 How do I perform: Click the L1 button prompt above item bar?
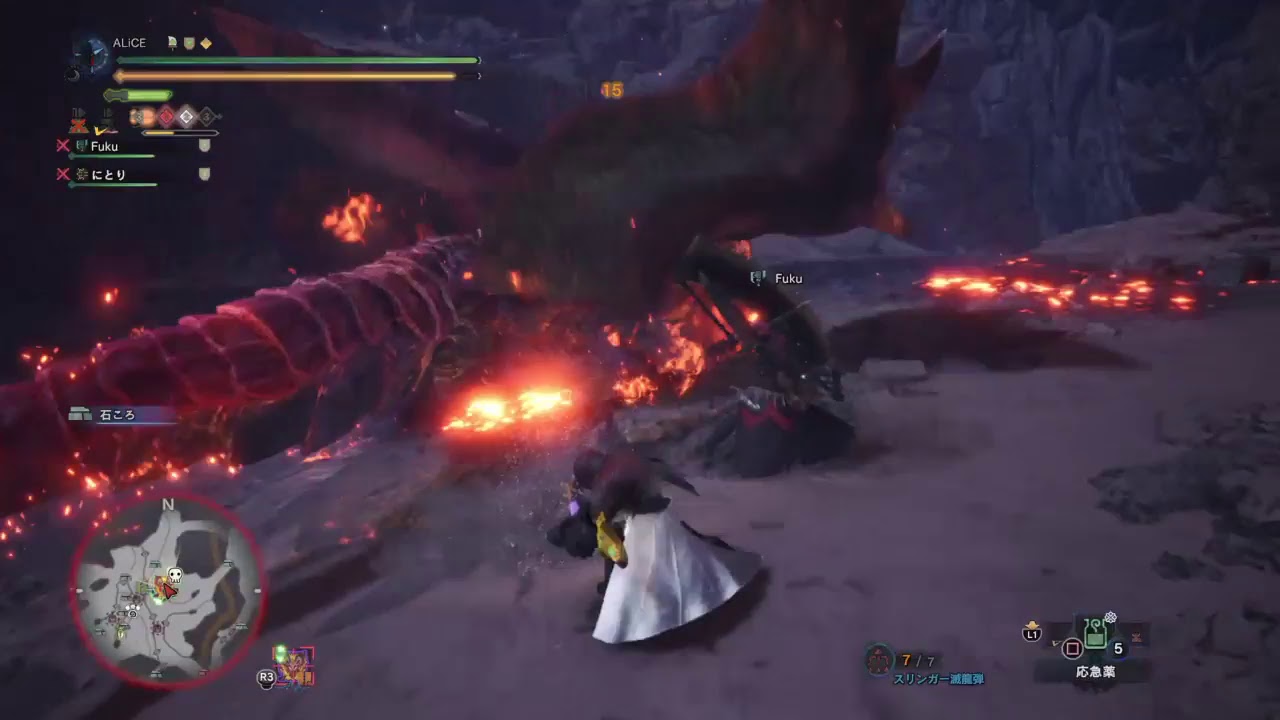click(1032, 633)
